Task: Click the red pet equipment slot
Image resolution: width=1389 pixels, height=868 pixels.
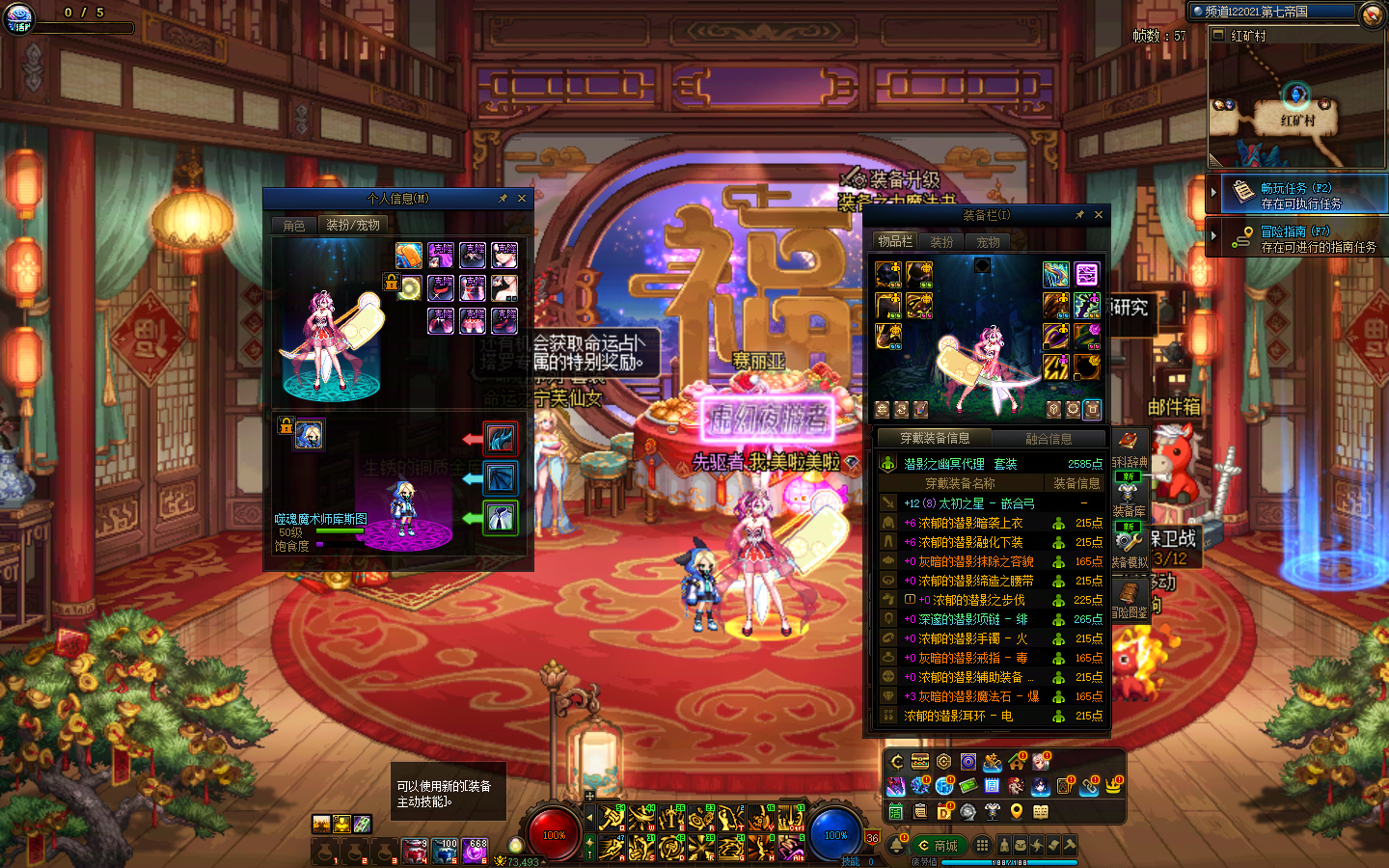Action: [500, 439]
